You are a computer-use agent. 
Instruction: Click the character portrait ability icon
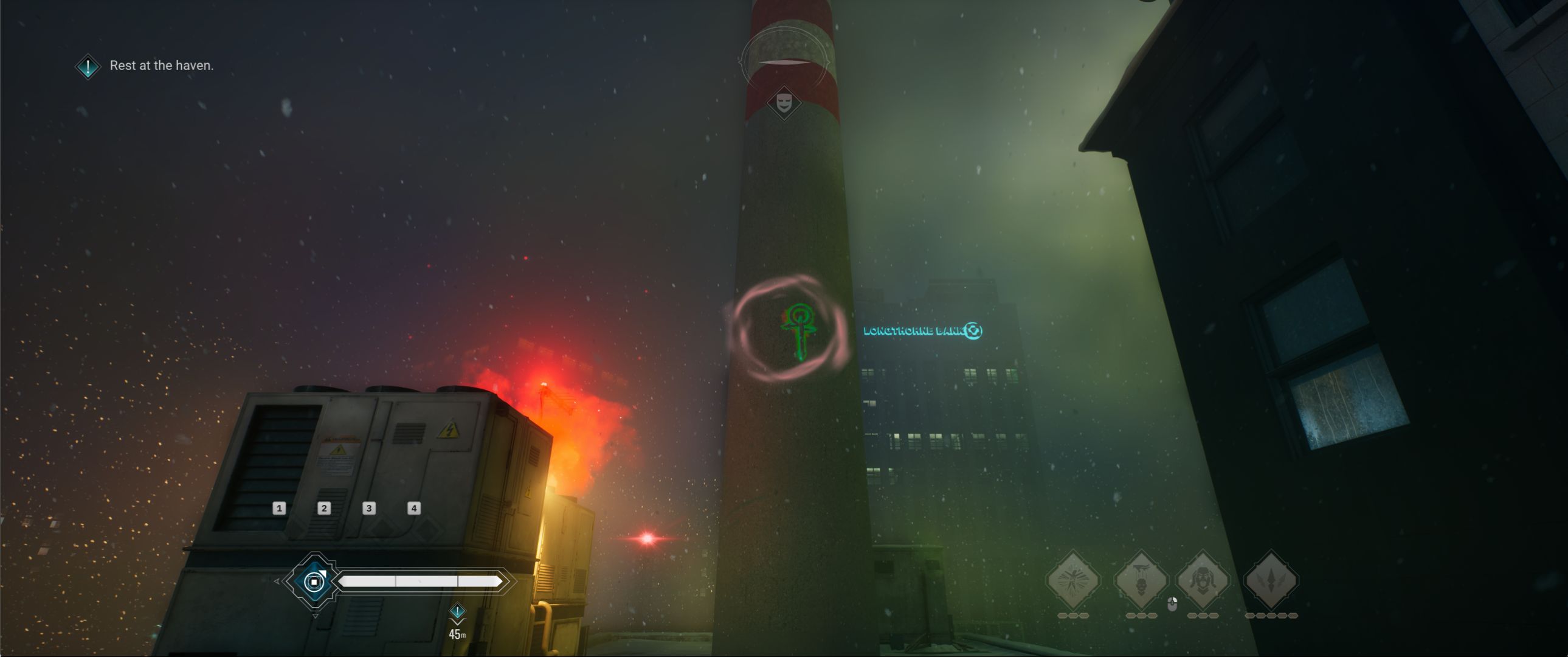pyautogui.click(x=1203, y=579)
